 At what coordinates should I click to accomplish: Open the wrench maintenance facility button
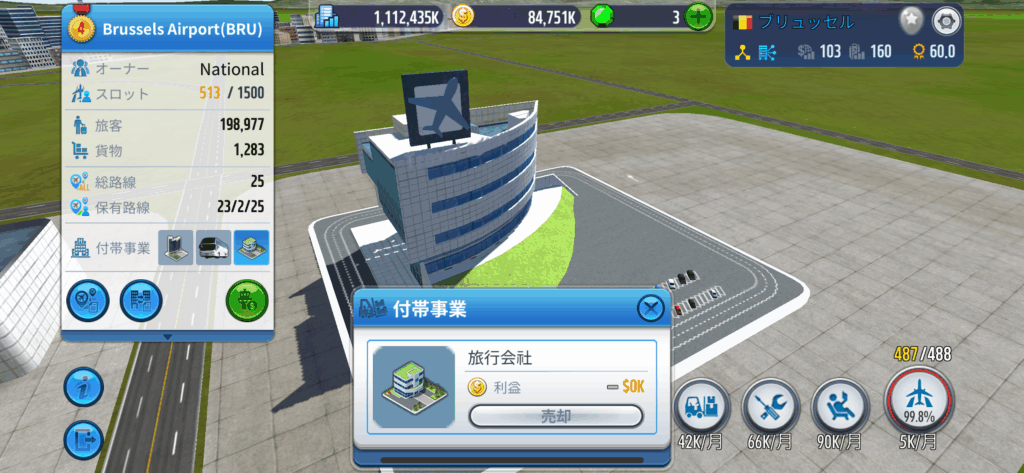pyautogui.click(x=769, y=407)
